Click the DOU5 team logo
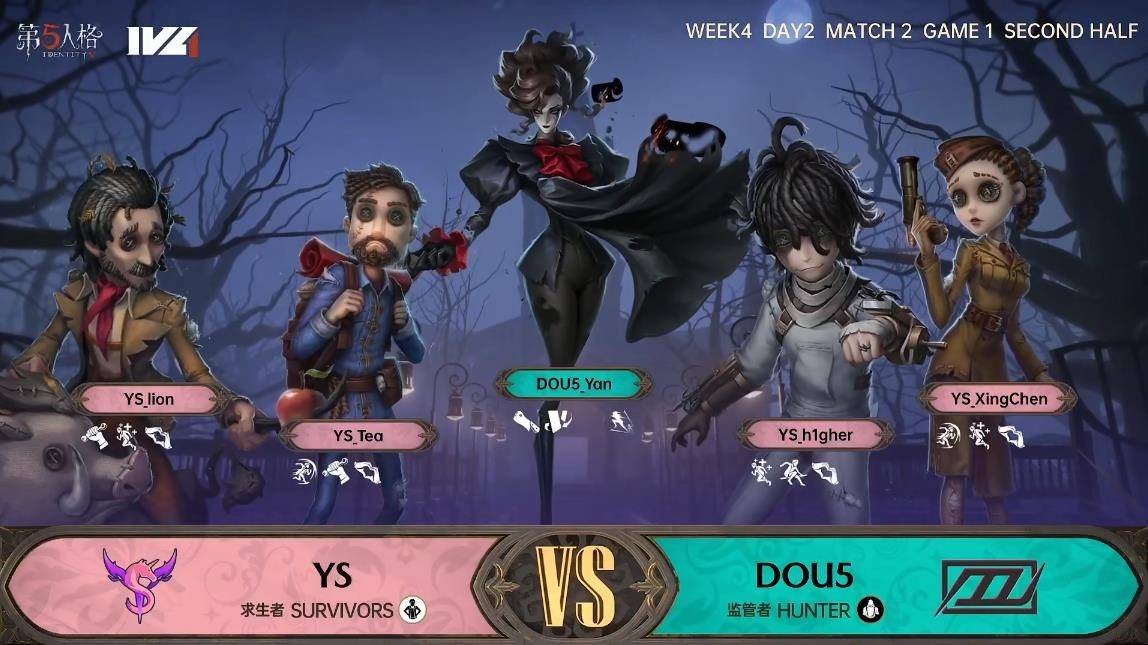Viewport: 1148px width, 645px height. [989, 587]
